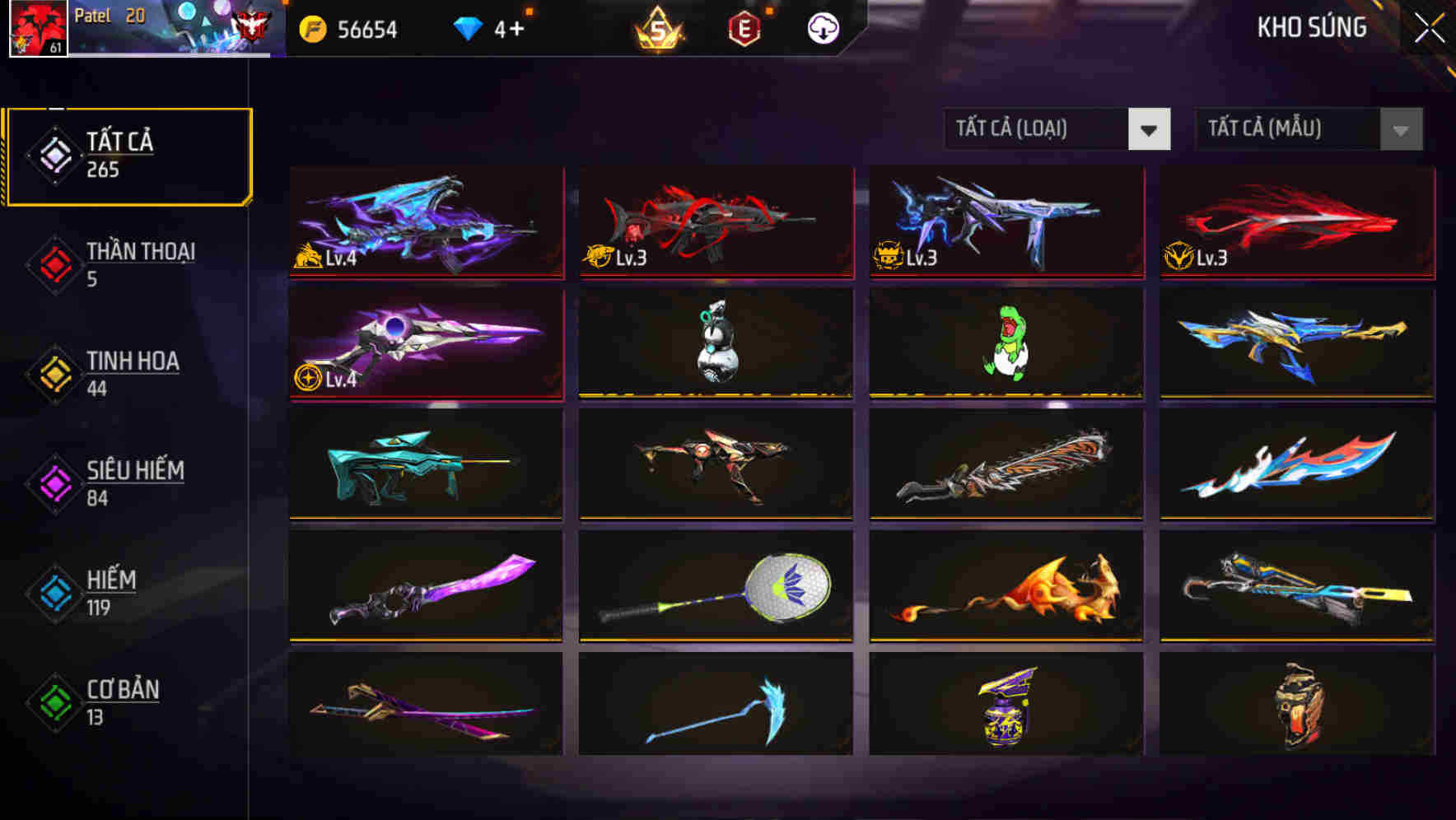Click the cloud download icon in top bar
The width and height of the screenshot is (1456, 820).
coord(821,27)
